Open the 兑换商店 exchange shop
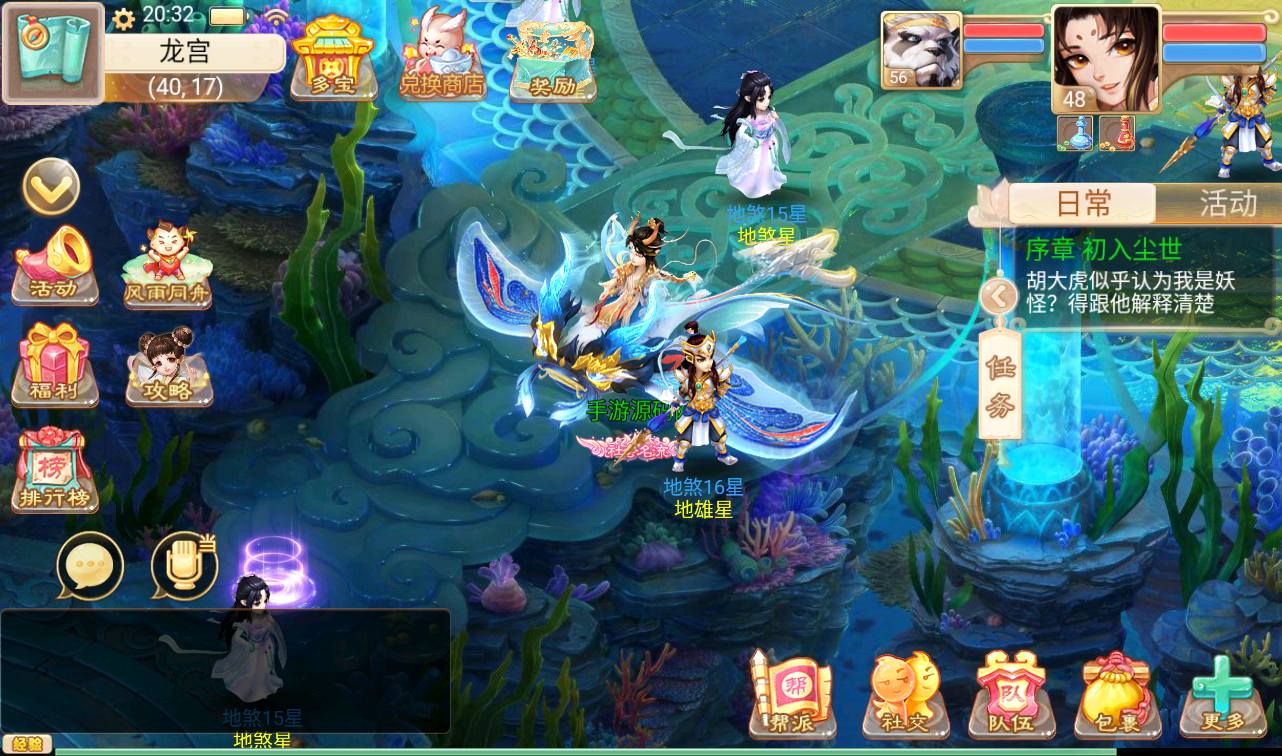Screen dimensions: 1282x756 [x=441, y=58]
